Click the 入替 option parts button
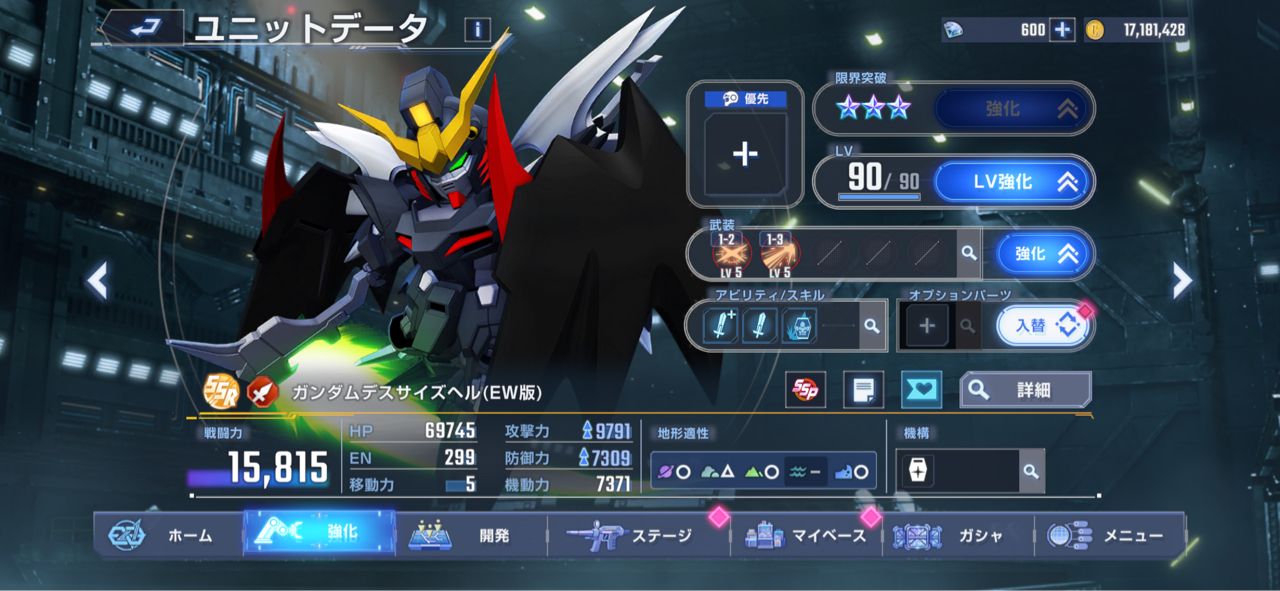 coord(1043,326)
